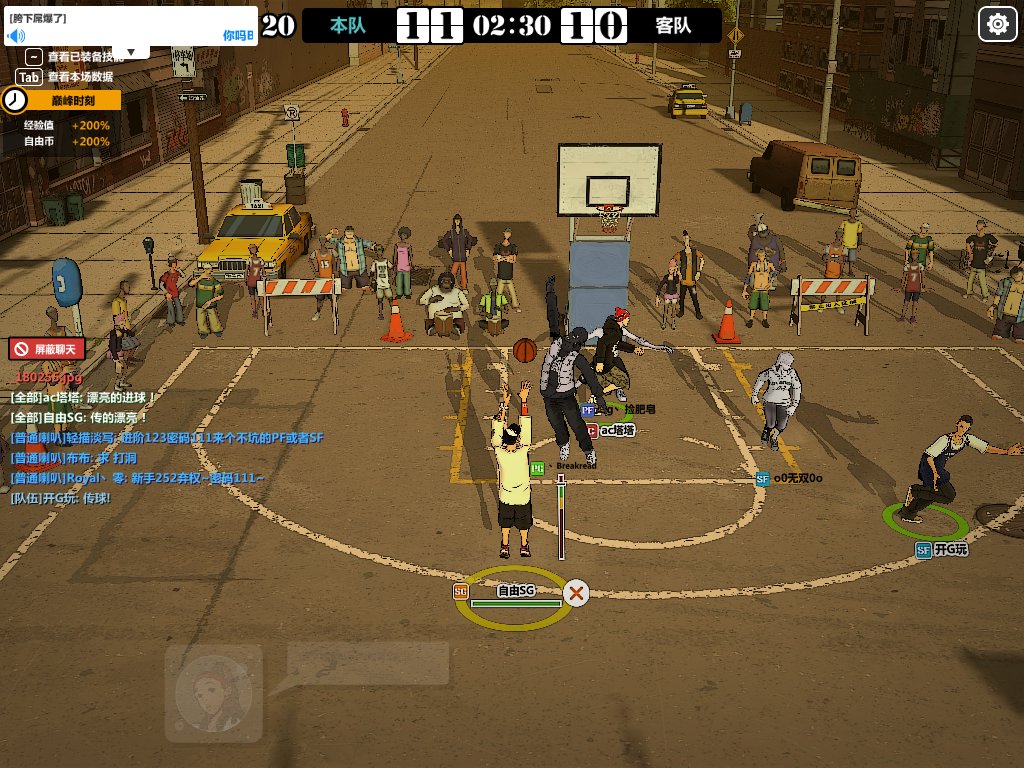
Task: Open the gear settings menu
Action: pyautogui.click(x=997, y=24)
